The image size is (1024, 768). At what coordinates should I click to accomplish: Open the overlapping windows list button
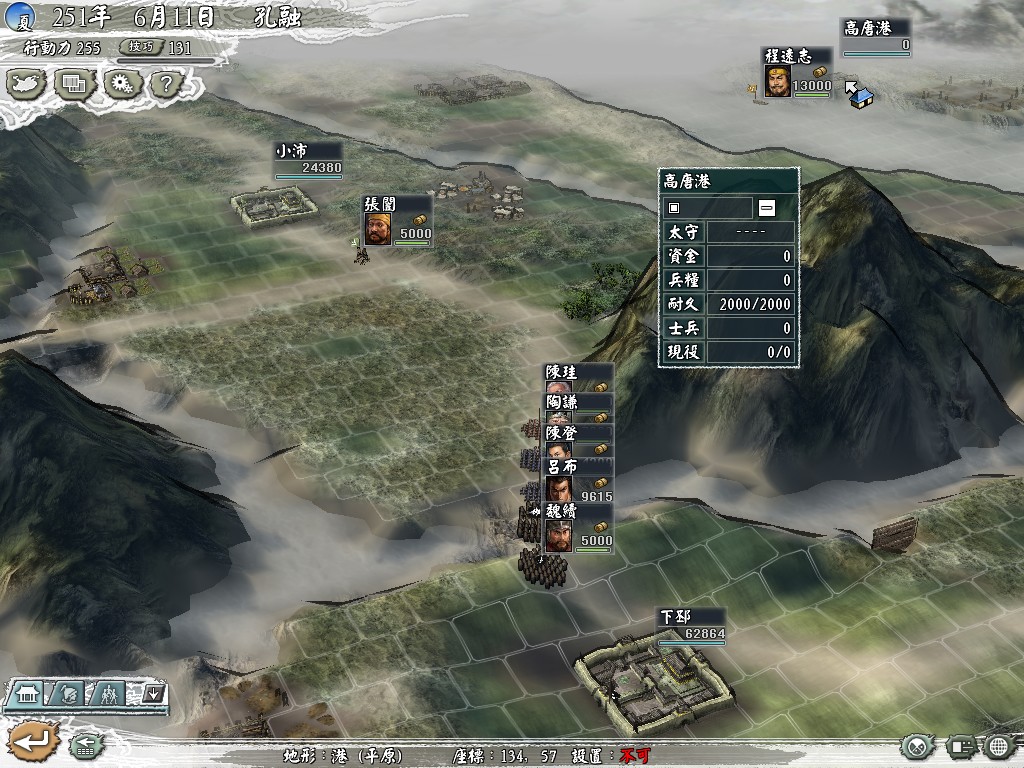click(73, 83)
